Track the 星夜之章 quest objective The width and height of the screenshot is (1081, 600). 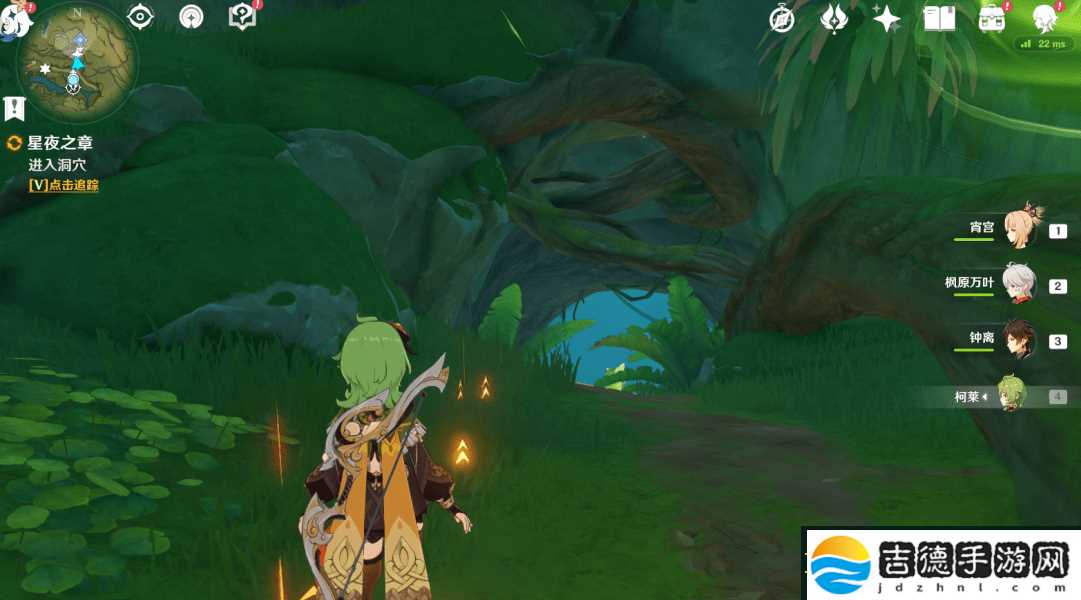64,185
